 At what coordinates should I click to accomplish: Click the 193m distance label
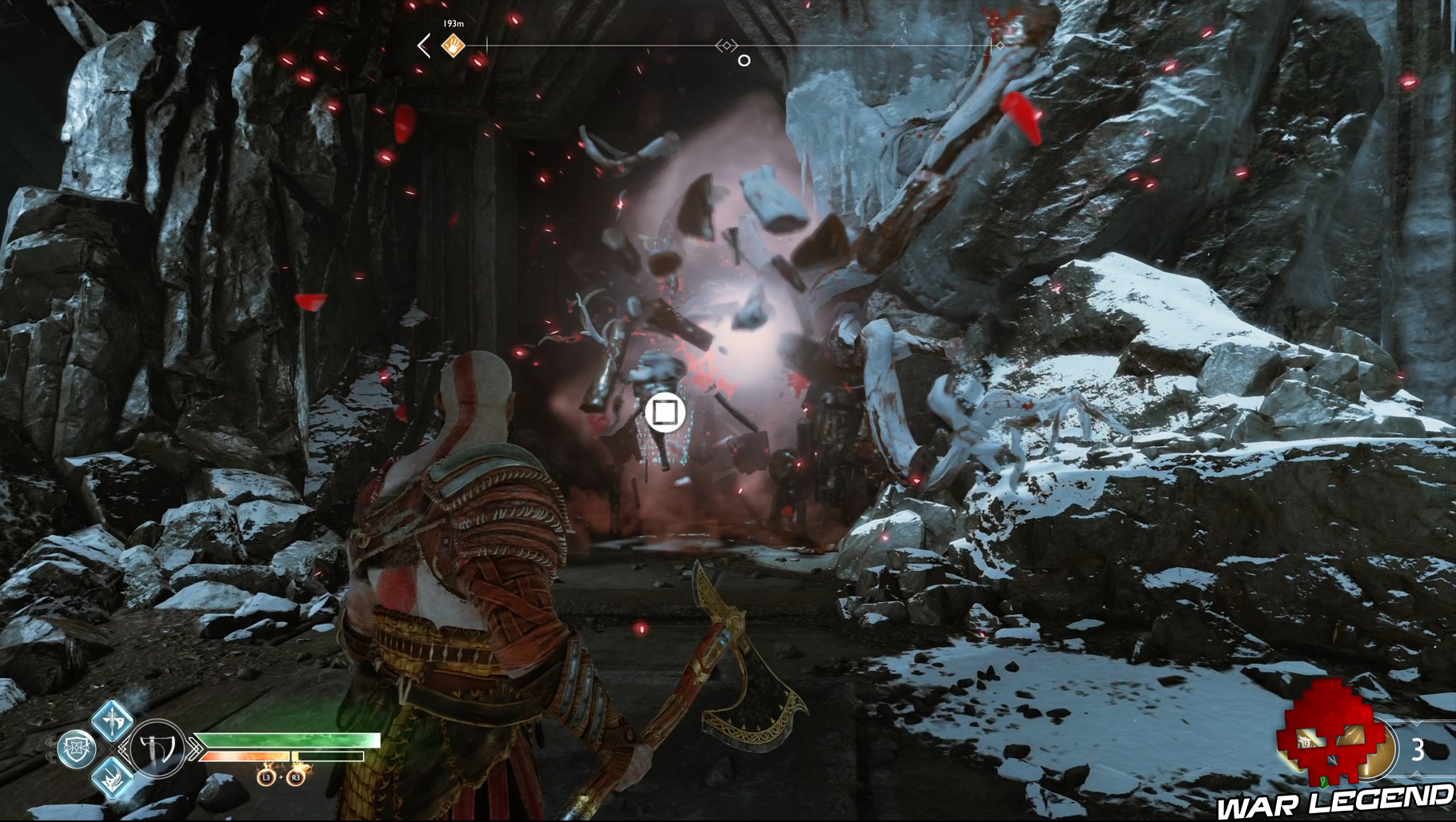coord(453,24)
